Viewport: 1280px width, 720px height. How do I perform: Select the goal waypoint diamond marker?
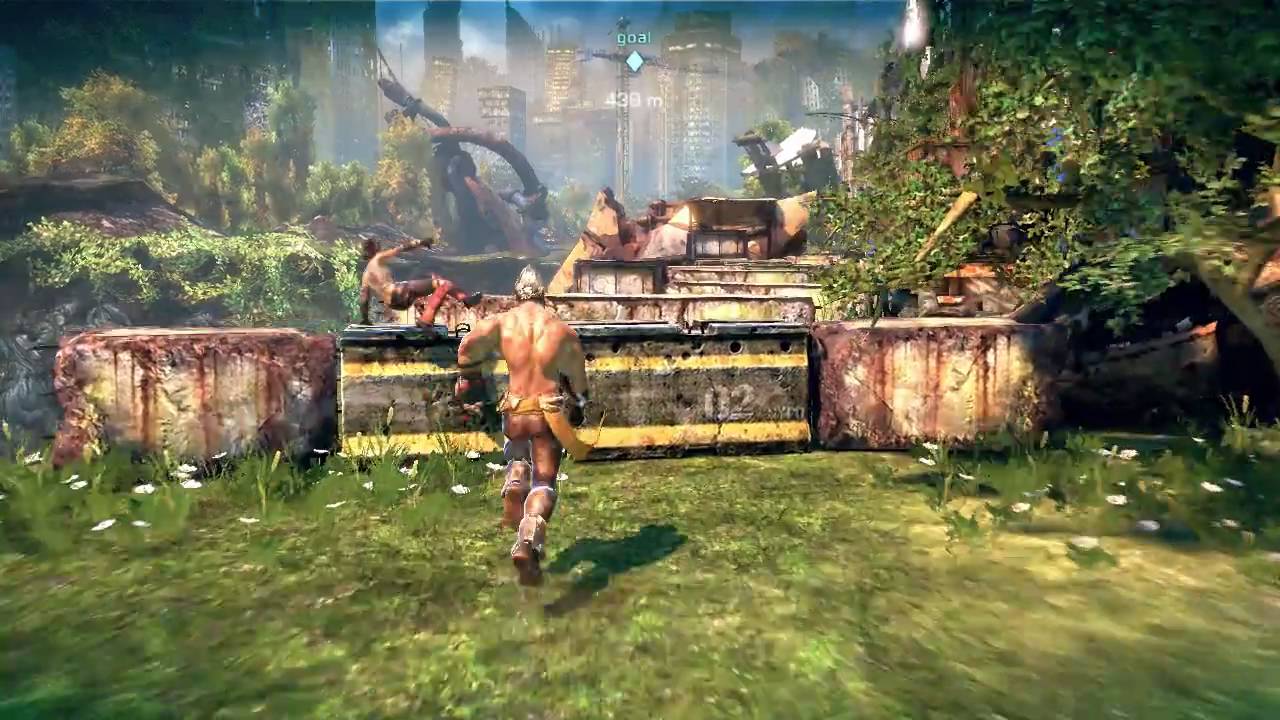[634, 62]
